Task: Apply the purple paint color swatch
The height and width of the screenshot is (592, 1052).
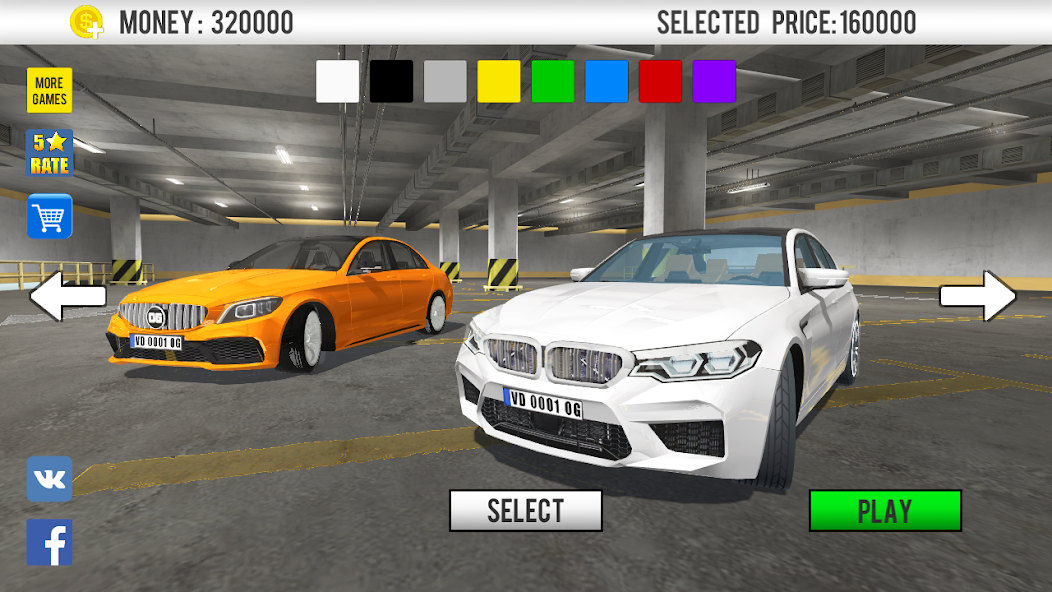Action: coord(714,81)
